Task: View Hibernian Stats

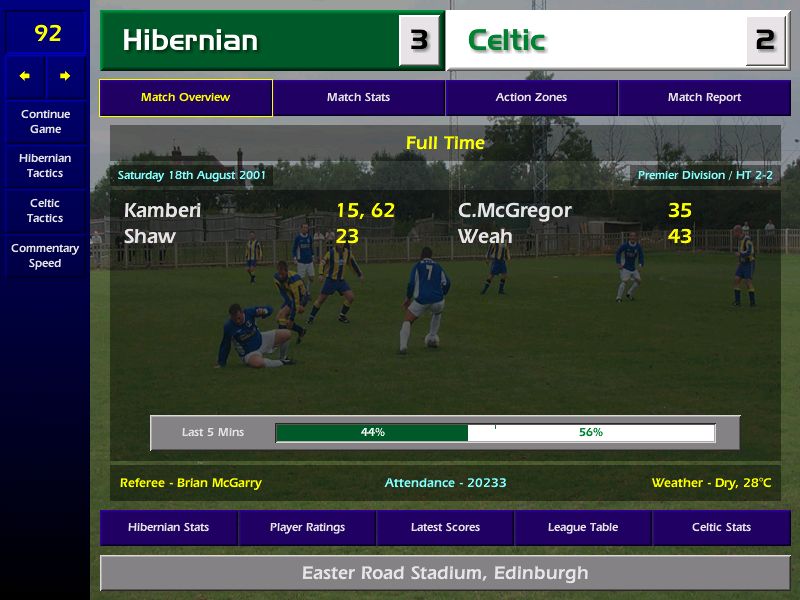Action: (x=169, y=527)
